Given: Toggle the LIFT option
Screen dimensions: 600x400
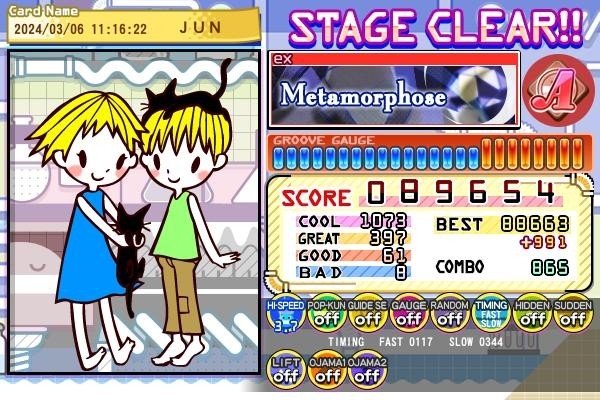Looking at the screenshot, I should click(x=286, y=371).
